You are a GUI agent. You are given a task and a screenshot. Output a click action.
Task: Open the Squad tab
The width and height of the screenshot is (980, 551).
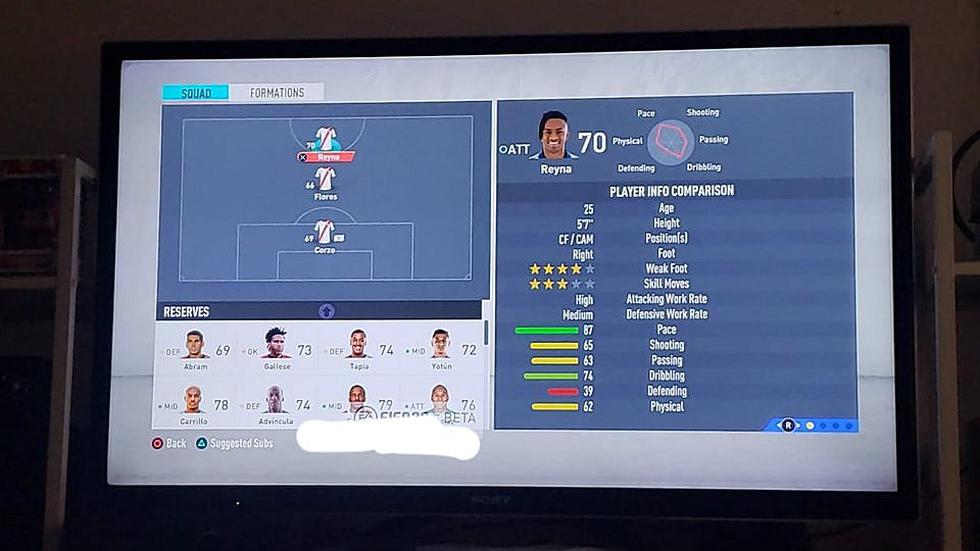[x=196, y=93]
